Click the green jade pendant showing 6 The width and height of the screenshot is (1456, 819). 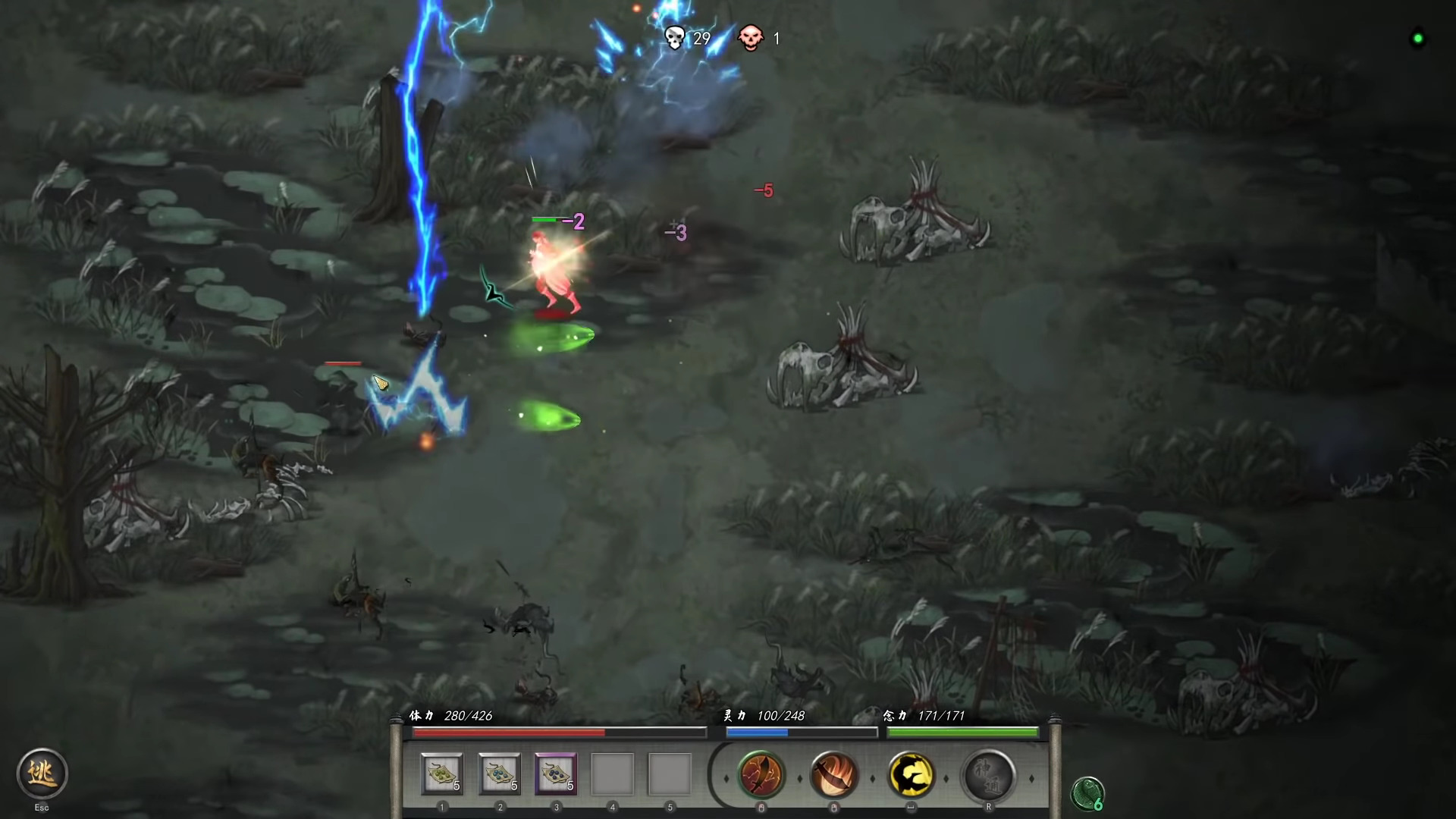tap(1087, 793)
